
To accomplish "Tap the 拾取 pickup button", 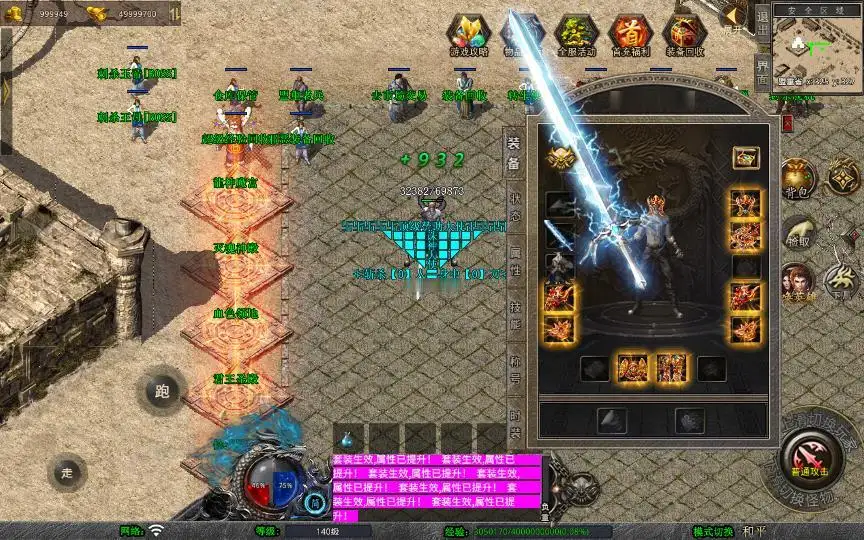I will pyautogui.click(x=797, y=234).
